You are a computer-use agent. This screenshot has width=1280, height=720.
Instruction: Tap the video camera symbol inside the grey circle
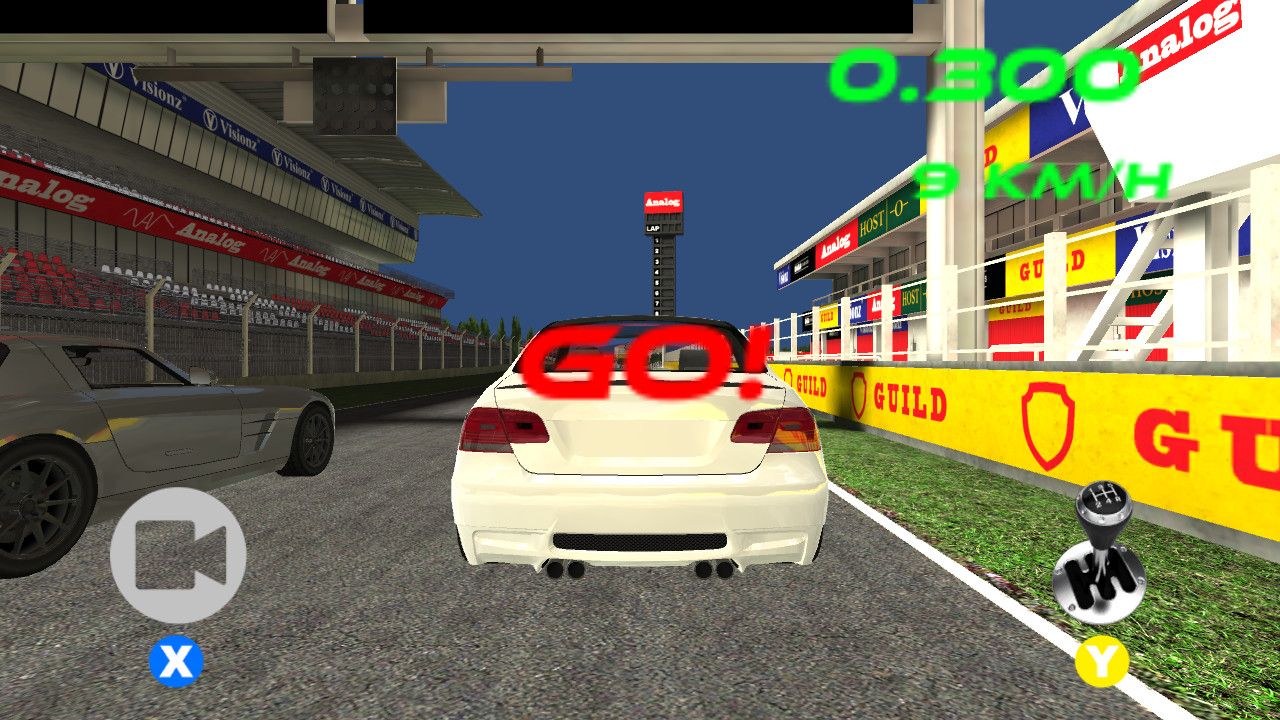[x=180, y=557]
